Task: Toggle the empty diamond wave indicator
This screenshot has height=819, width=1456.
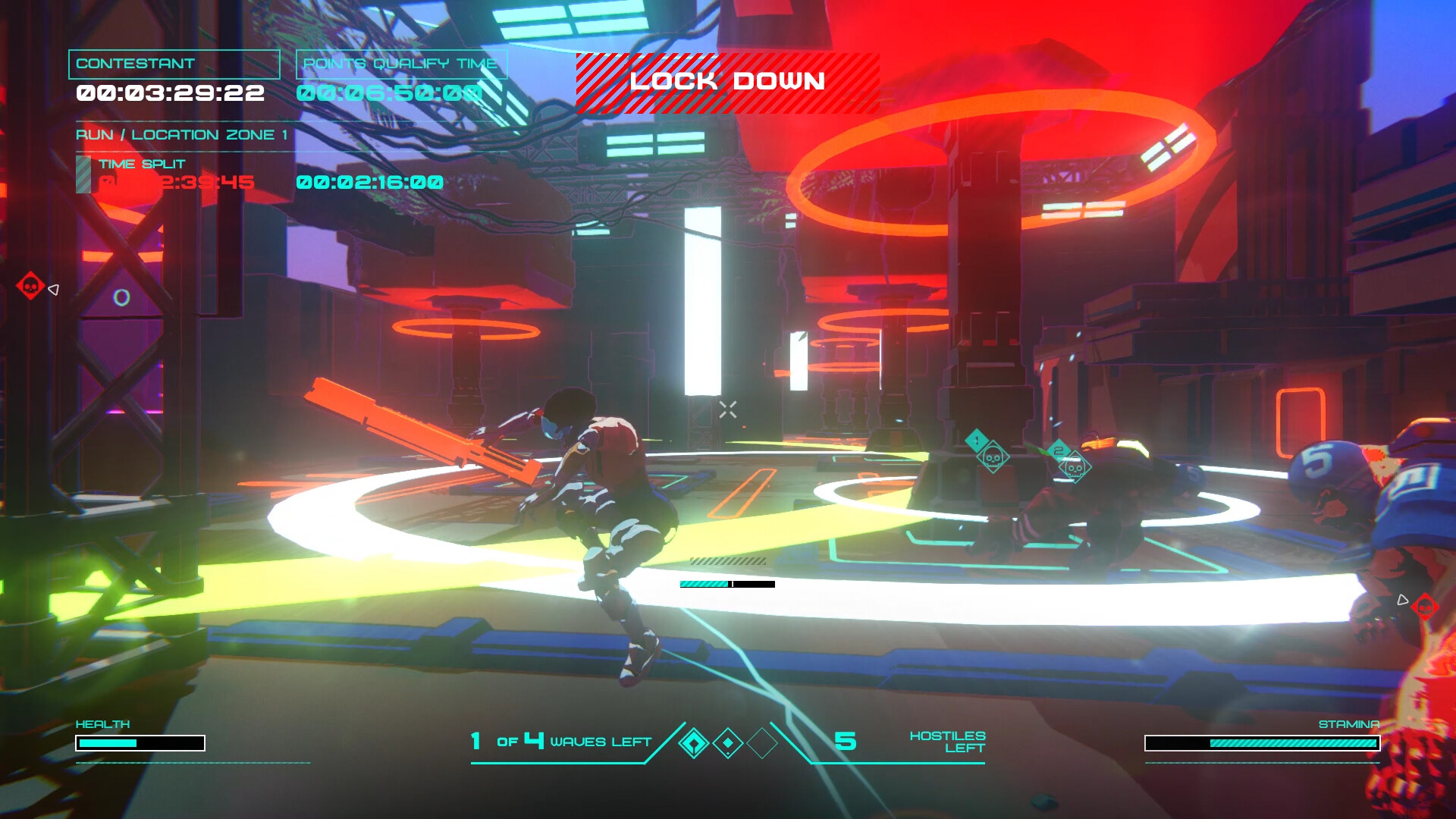Action: (x=761, y=744)
